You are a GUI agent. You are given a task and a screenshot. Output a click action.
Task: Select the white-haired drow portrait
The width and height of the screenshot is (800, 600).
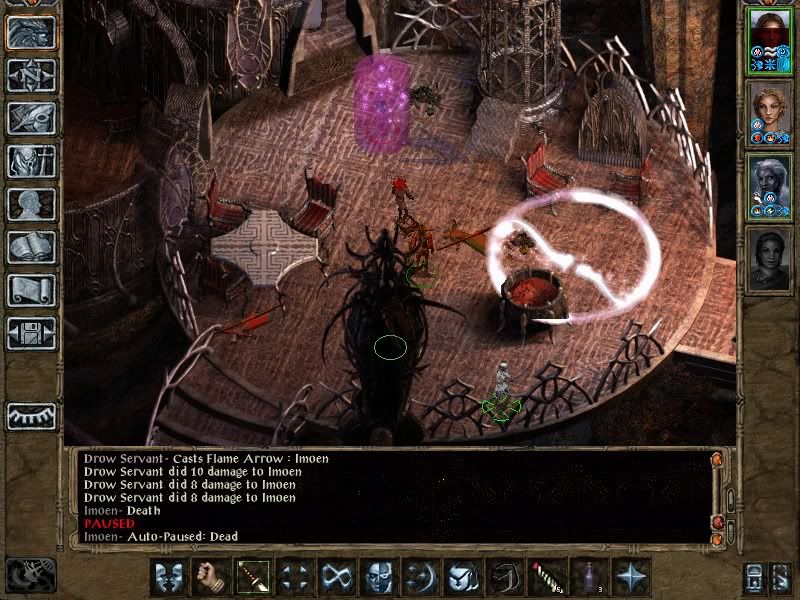(x=770, y=186)
